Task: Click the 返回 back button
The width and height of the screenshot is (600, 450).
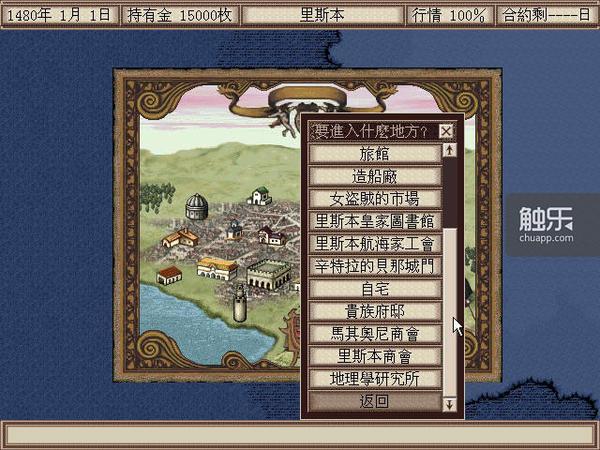Action: (x=374, y=402)
